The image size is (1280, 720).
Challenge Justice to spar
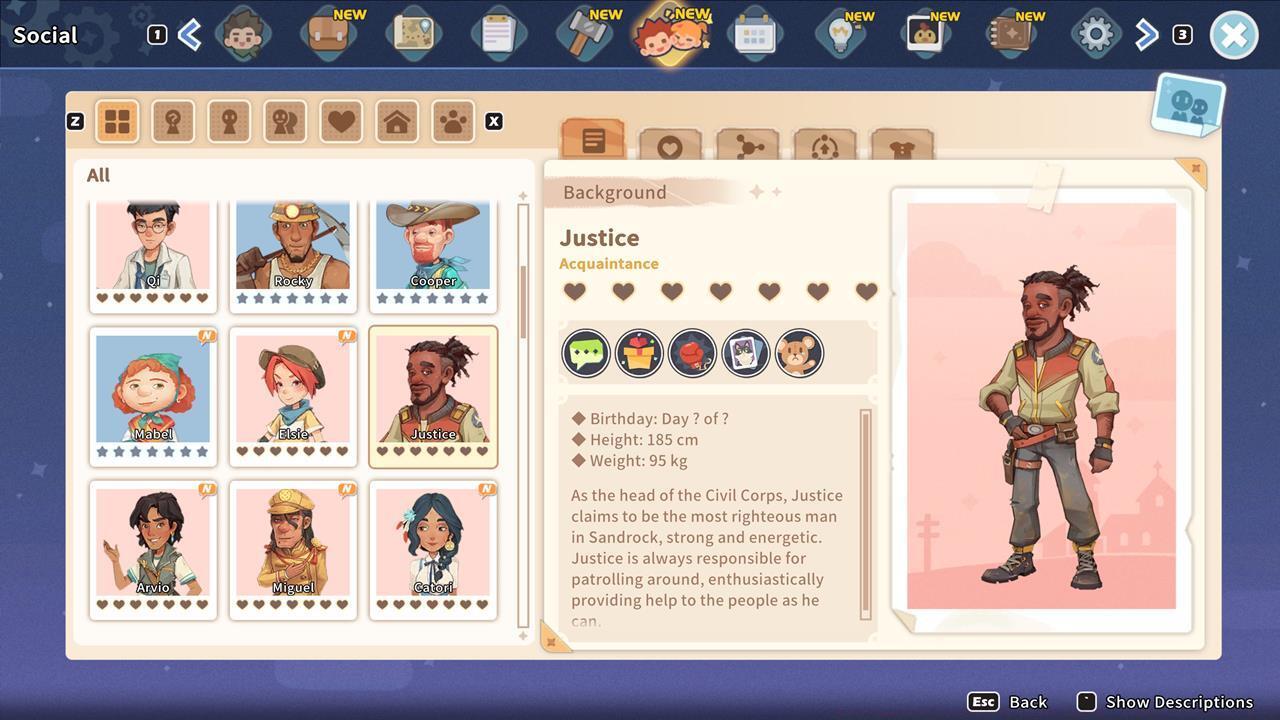coord(693,352)
